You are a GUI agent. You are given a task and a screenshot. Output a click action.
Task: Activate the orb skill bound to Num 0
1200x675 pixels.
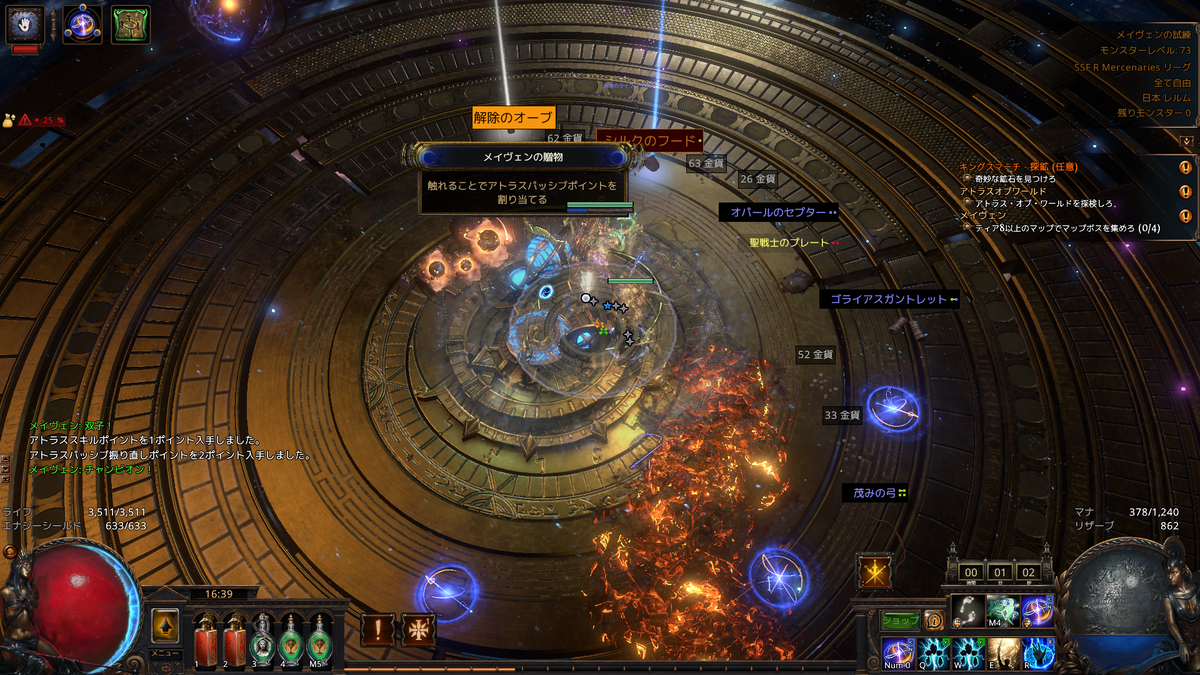pyautogui.click(x=898, y=653)
